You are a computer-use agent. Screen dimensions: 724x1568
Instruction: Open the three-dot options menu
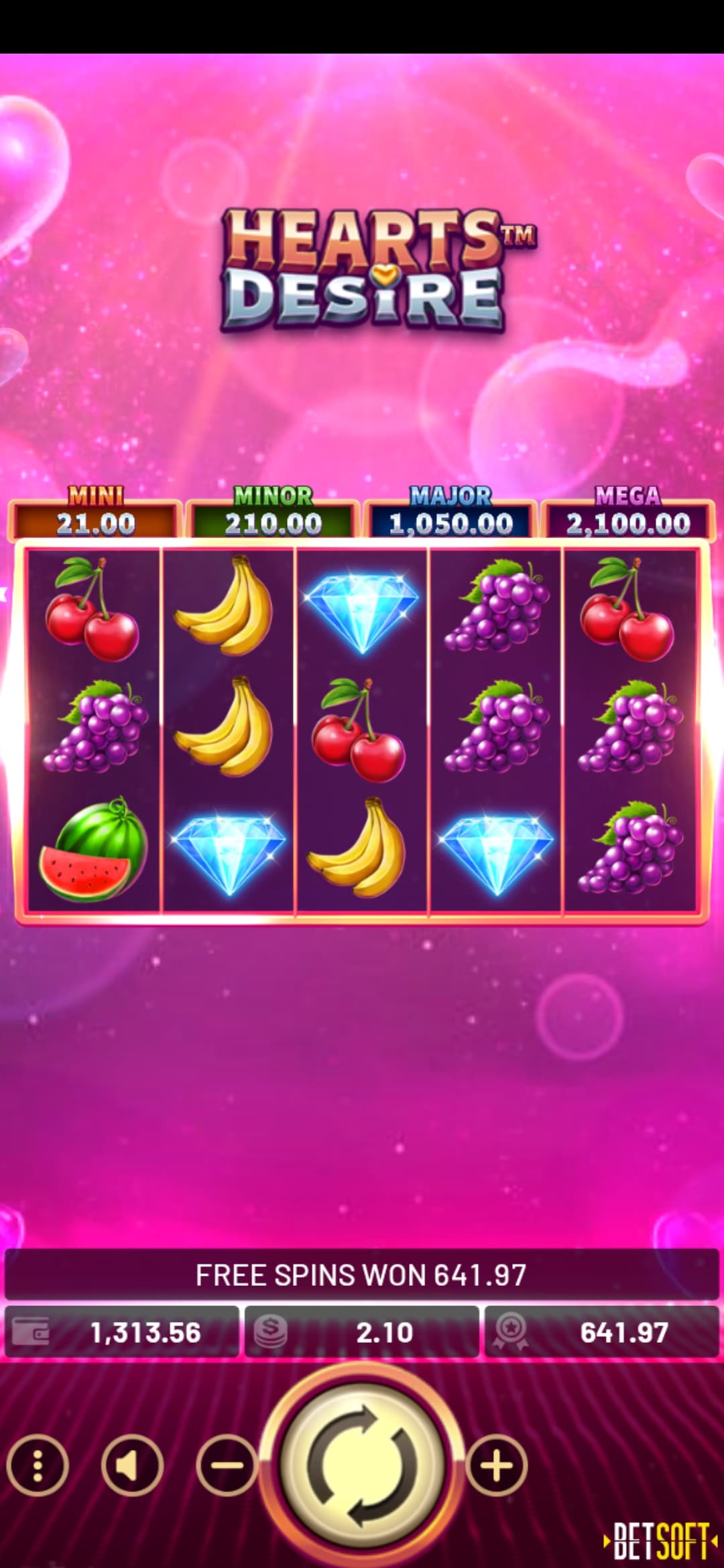click(x=38, y=1465)
